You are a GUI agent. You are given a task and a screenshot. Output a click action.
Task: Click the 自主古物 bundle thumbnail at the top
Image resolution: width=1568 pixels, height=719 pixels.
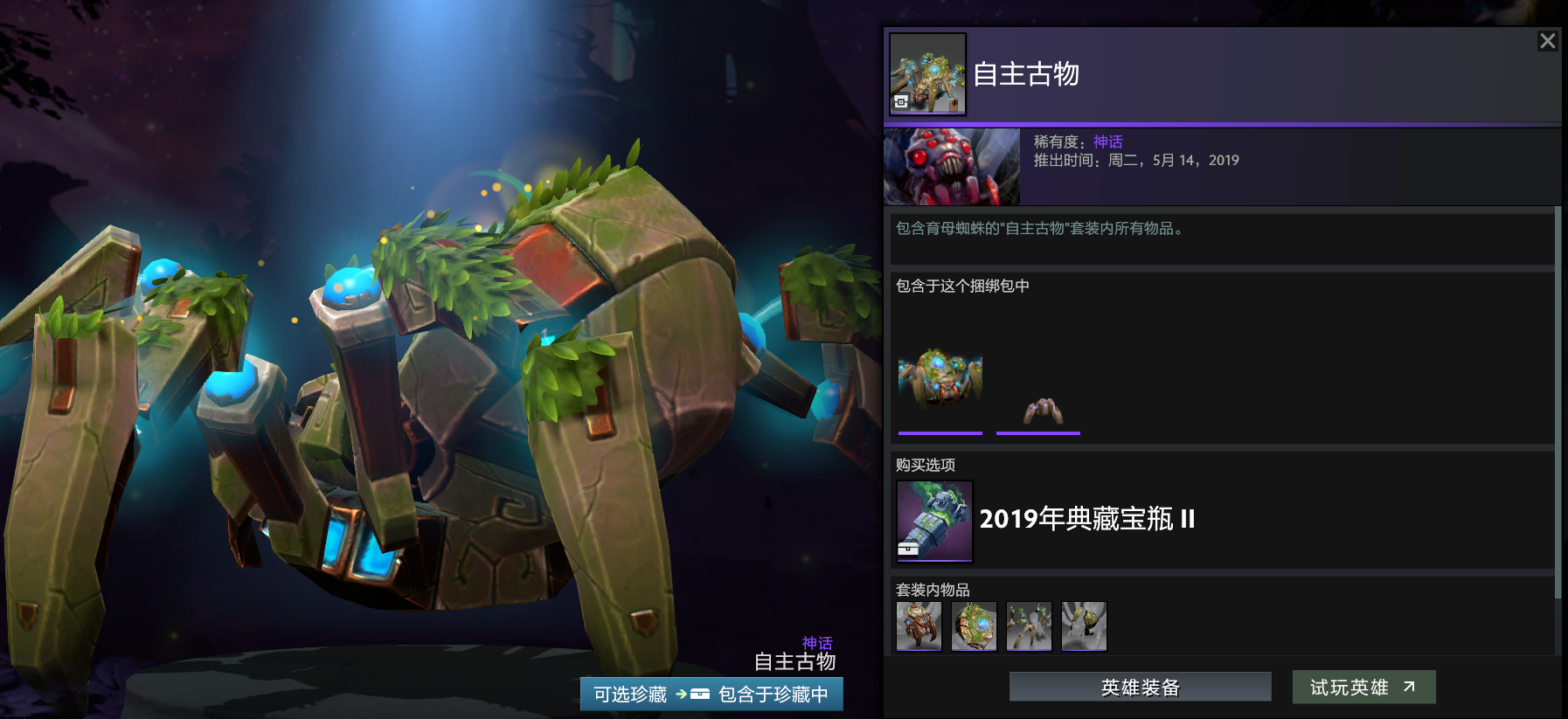(x=927, y=73)
